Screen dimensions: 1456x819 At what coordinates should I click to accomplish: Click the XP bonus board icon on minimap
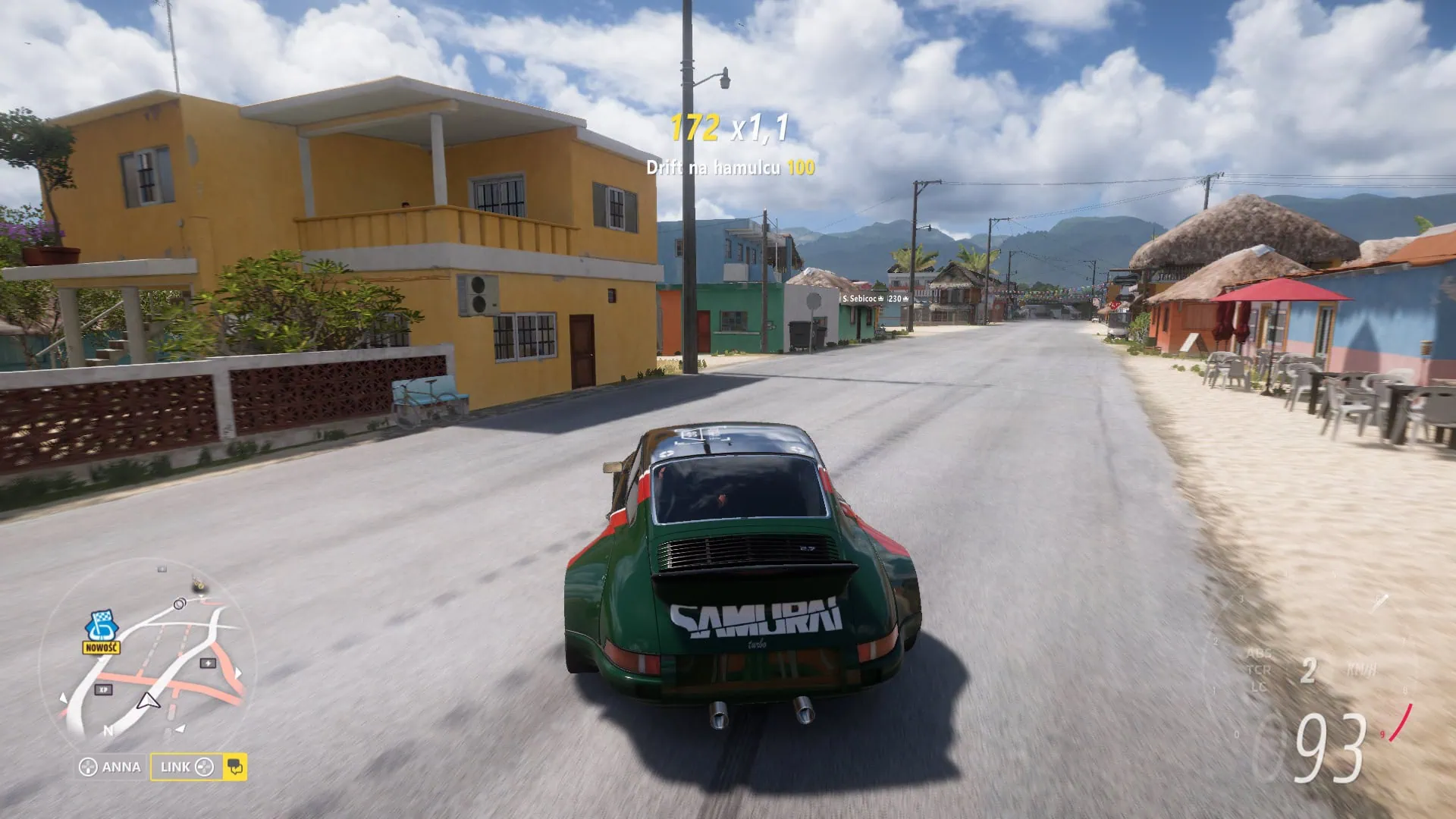(x=102, y=689)
